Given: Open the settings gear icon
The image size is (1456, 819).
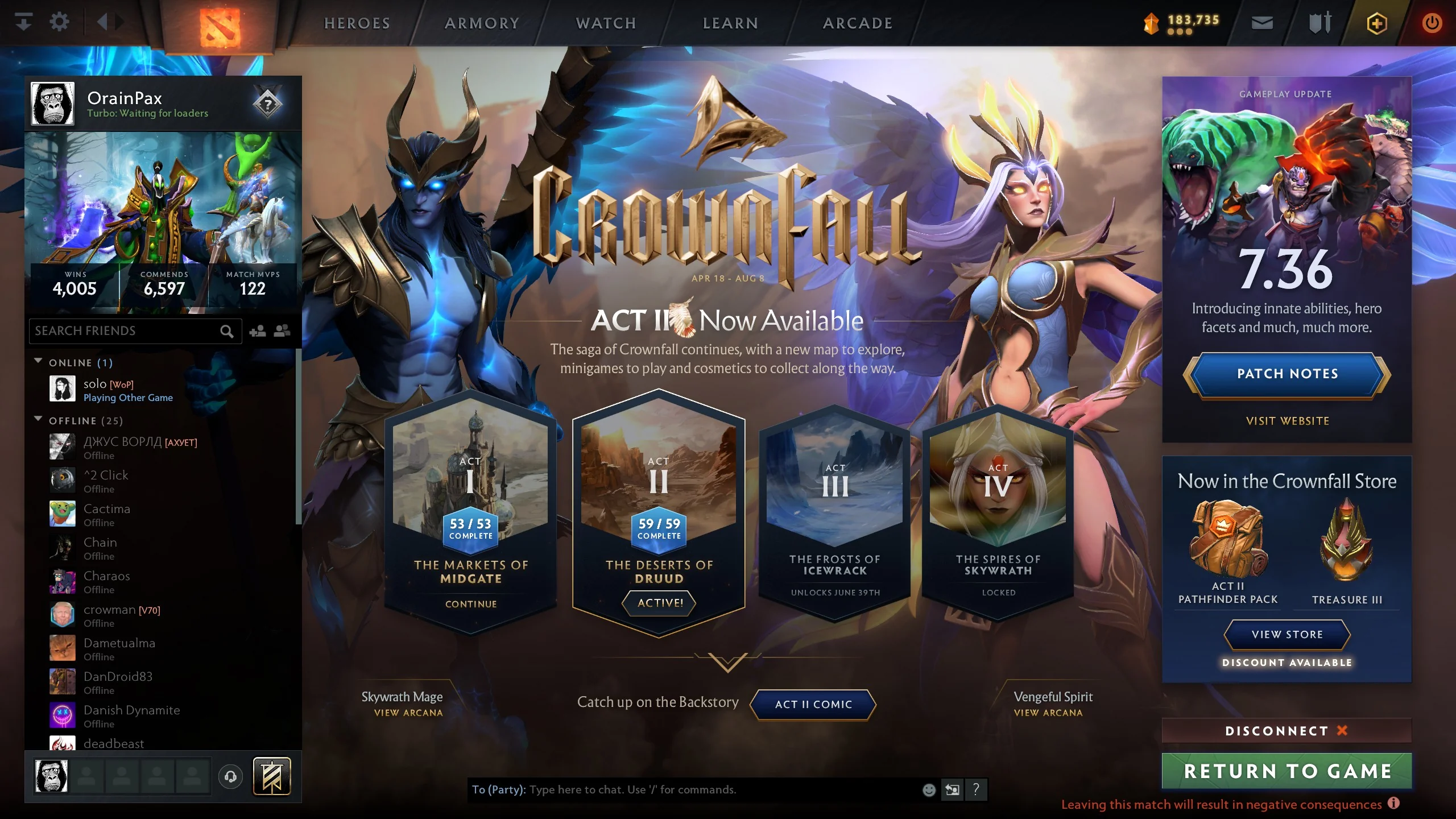Looking at the screenshot, I should click(59, 23).
